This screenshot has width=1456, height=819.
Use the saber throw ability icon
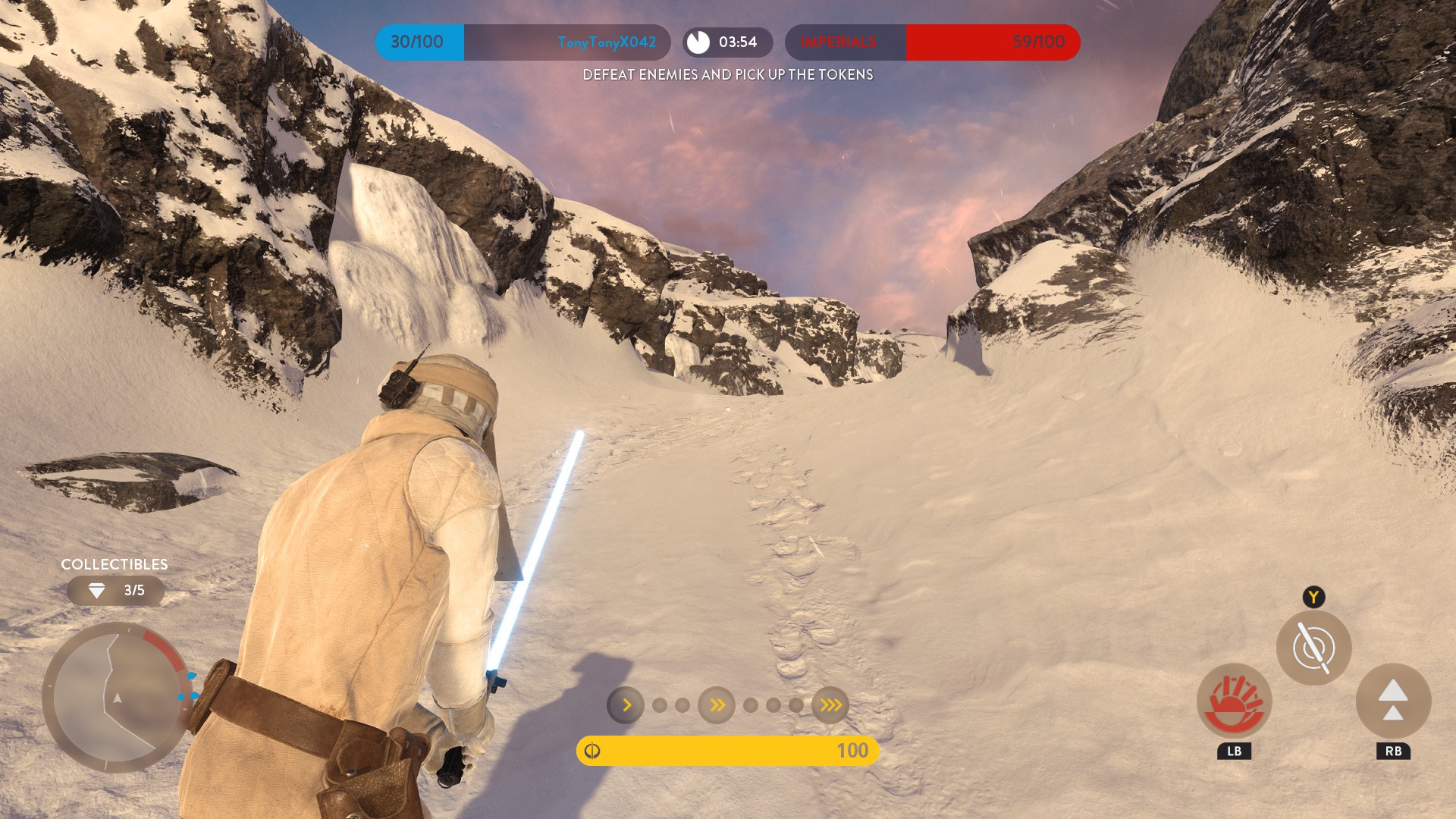(1313, 648)
